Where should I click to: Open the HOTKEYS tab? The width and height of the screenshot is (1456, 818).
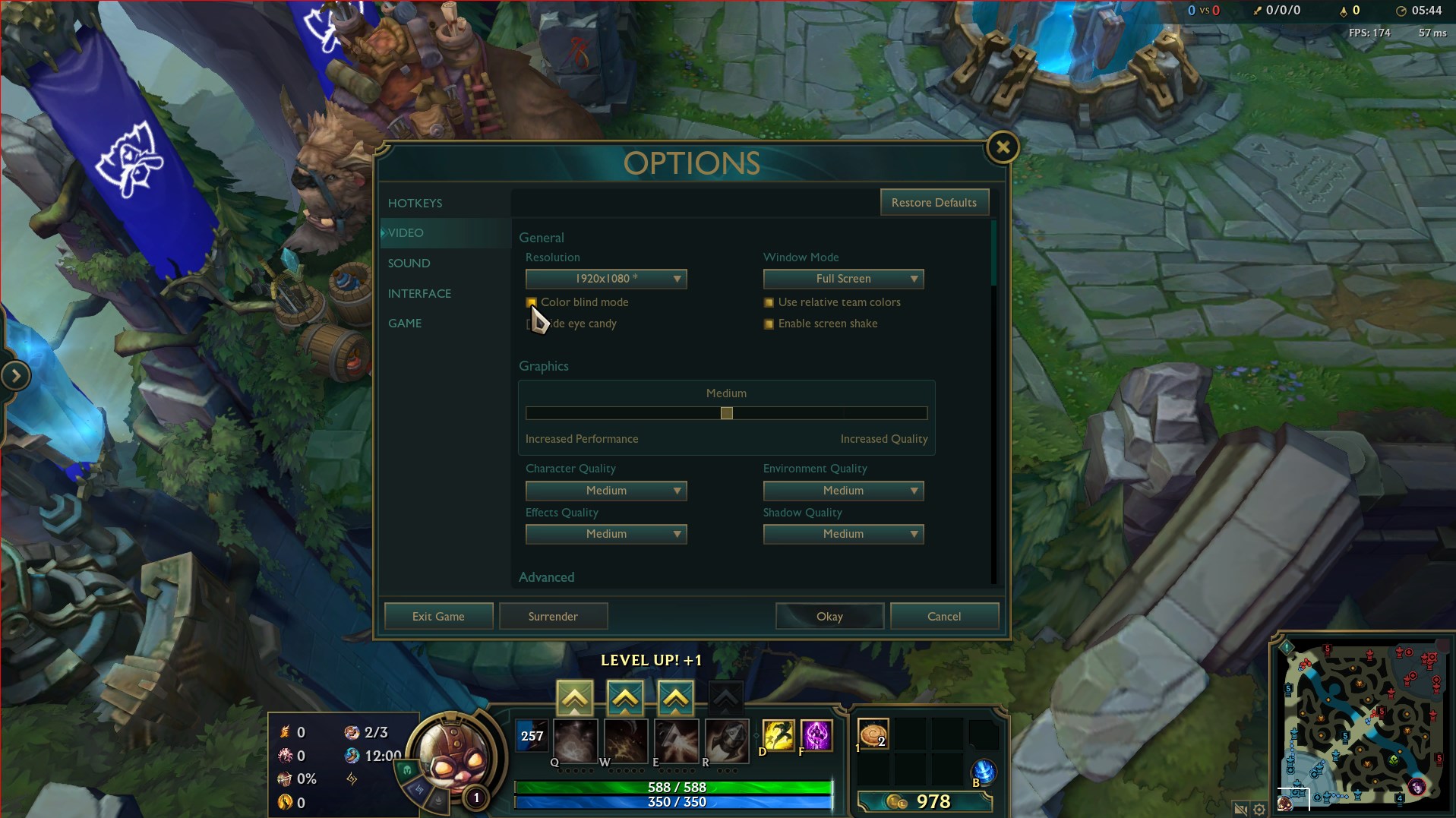point(415,203)
